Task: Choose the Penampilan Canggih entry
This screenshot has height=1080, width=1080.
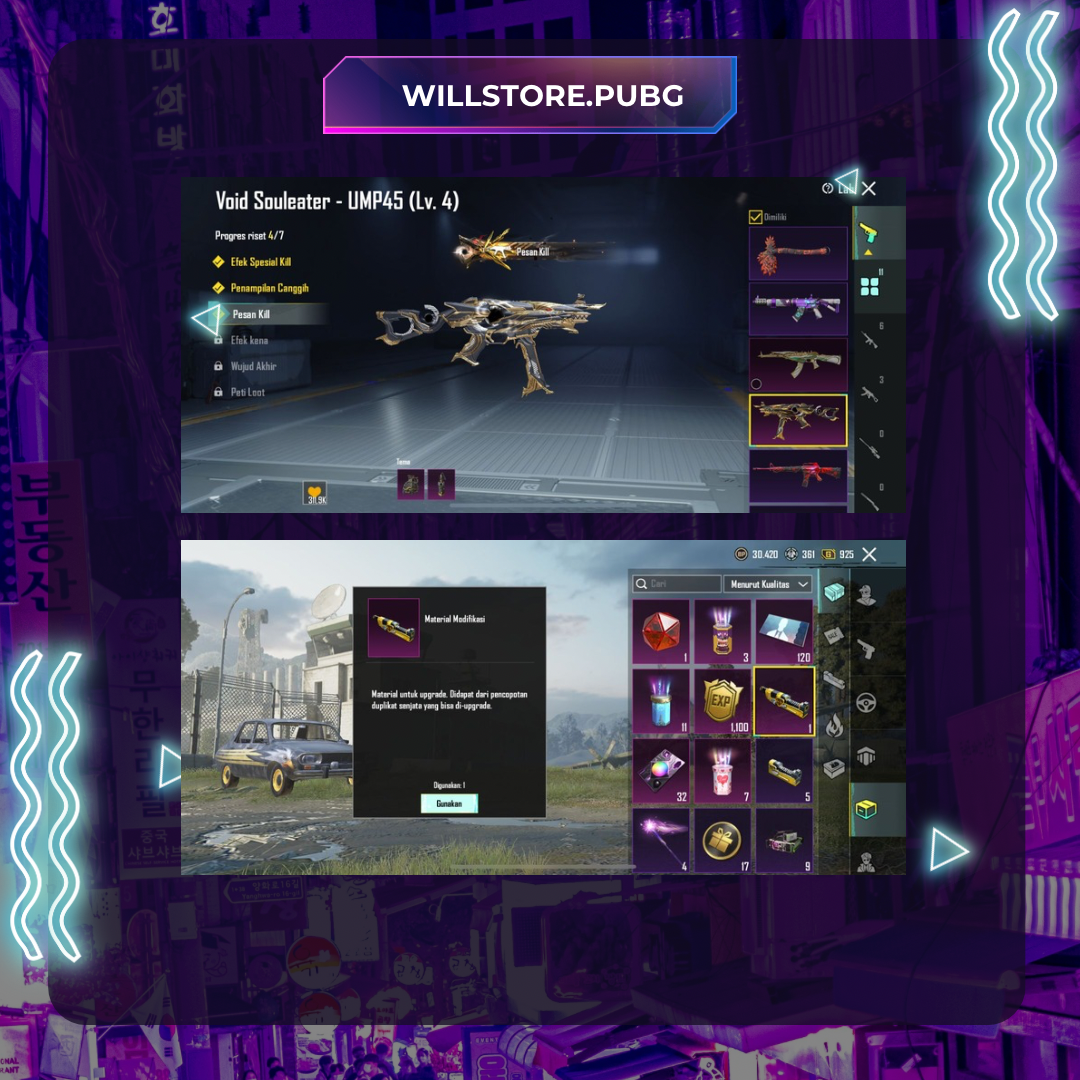Action: [x=268, y=288]
